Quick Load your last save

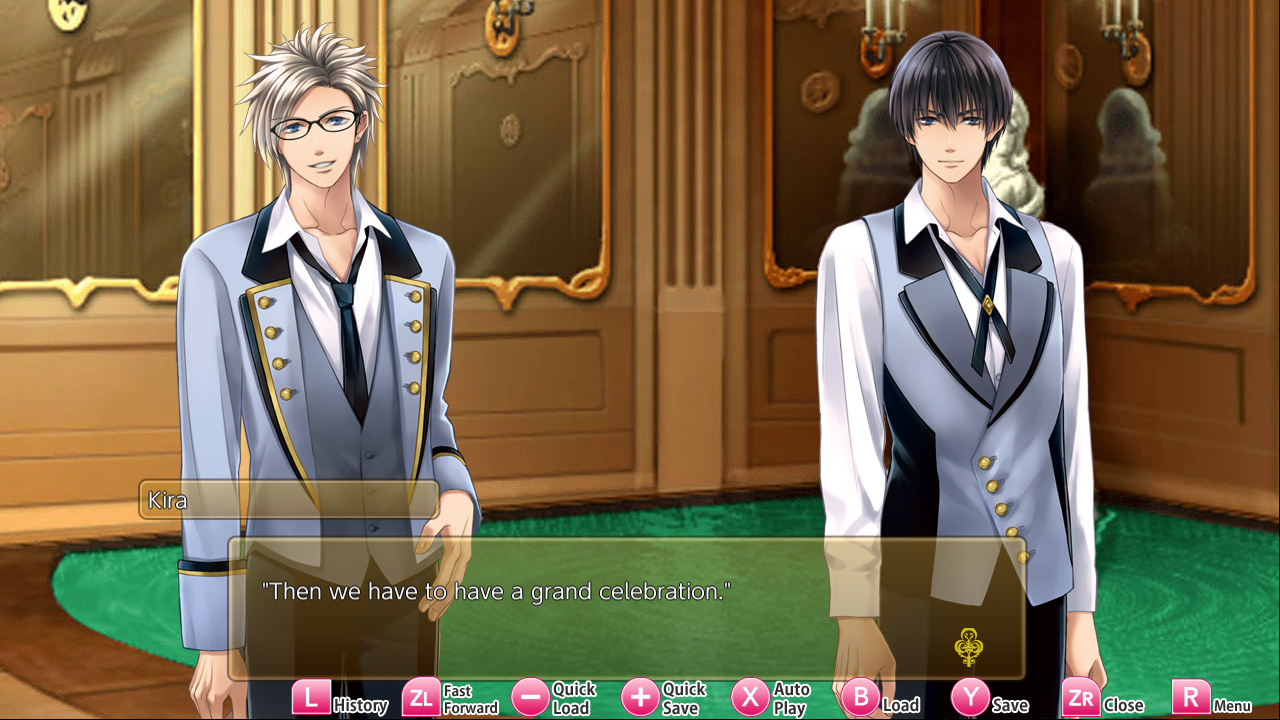(x=573, y=698)
